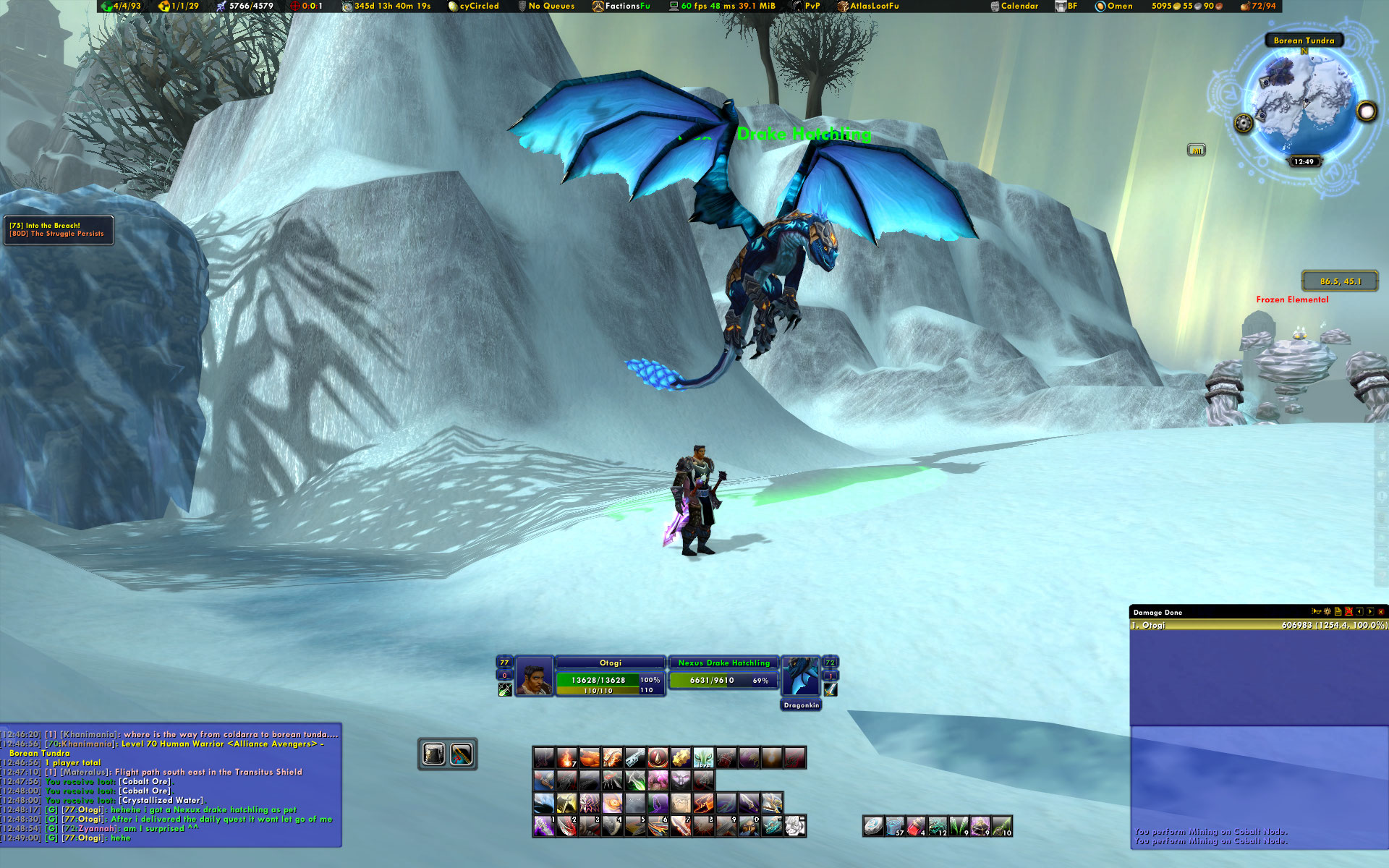Use the red potion stack of 4
Image resolution: width=1389 pixels, height=868 pixels.
click(x=917, y=826)
